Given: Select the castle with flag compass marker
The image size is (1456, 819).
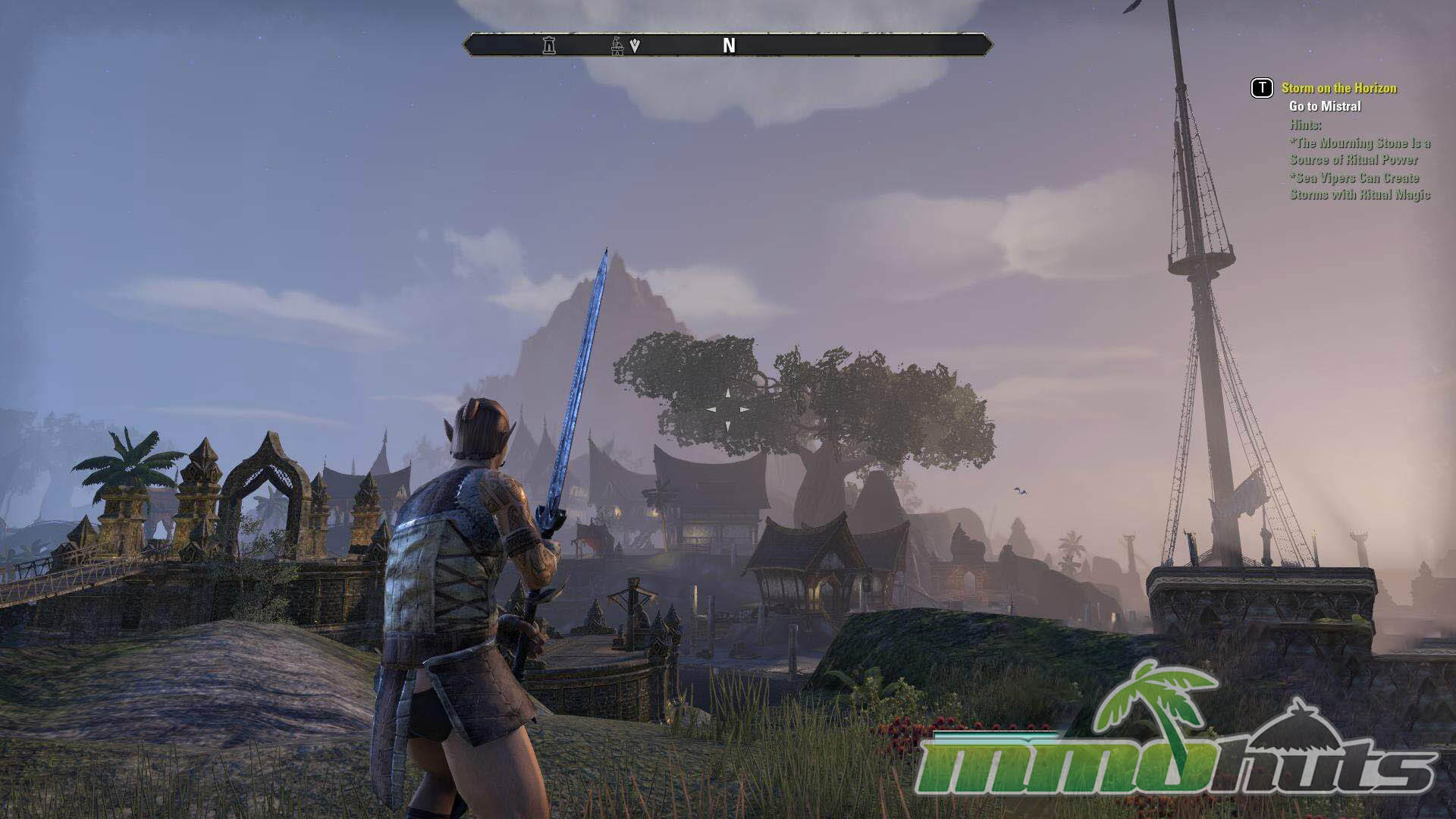Looking at the screenshot, I should pos(618,45).
